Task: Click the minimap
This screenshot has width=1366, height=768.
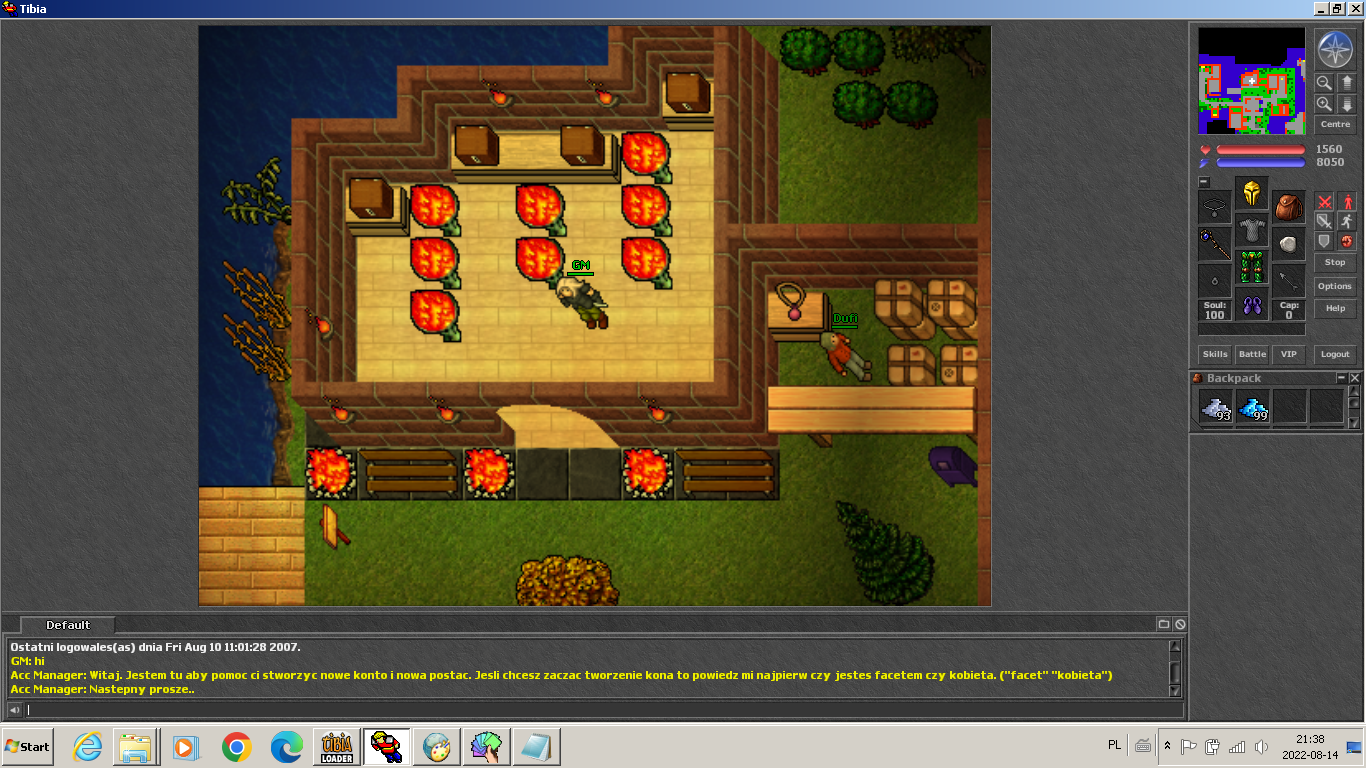Action: 1251,81
